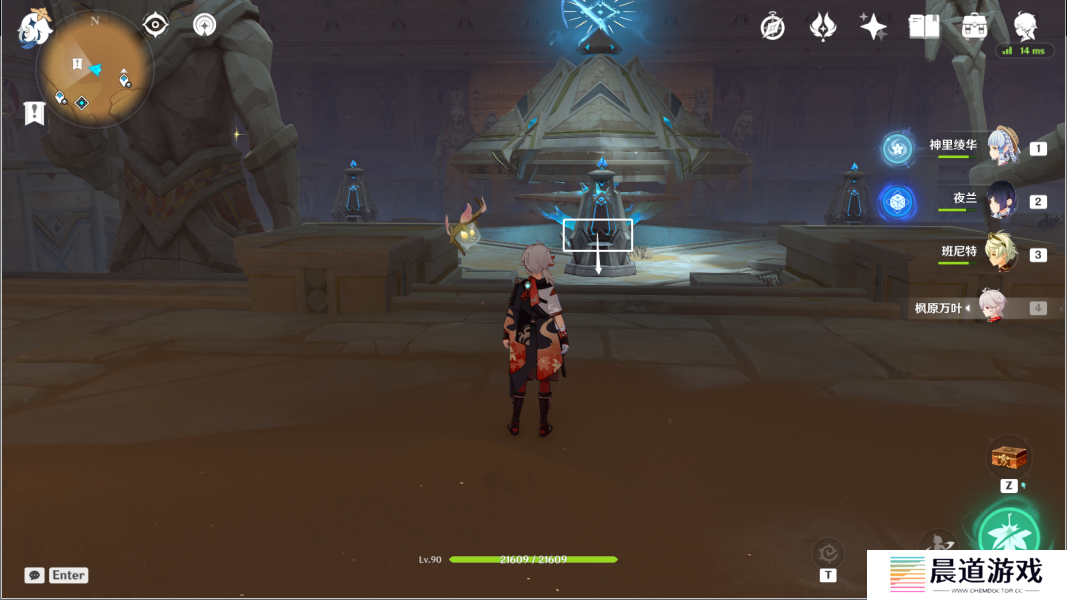Click the spiral icon above the T key
Image resolution: width=1067 pixels, height=600 pixels.
828,552
